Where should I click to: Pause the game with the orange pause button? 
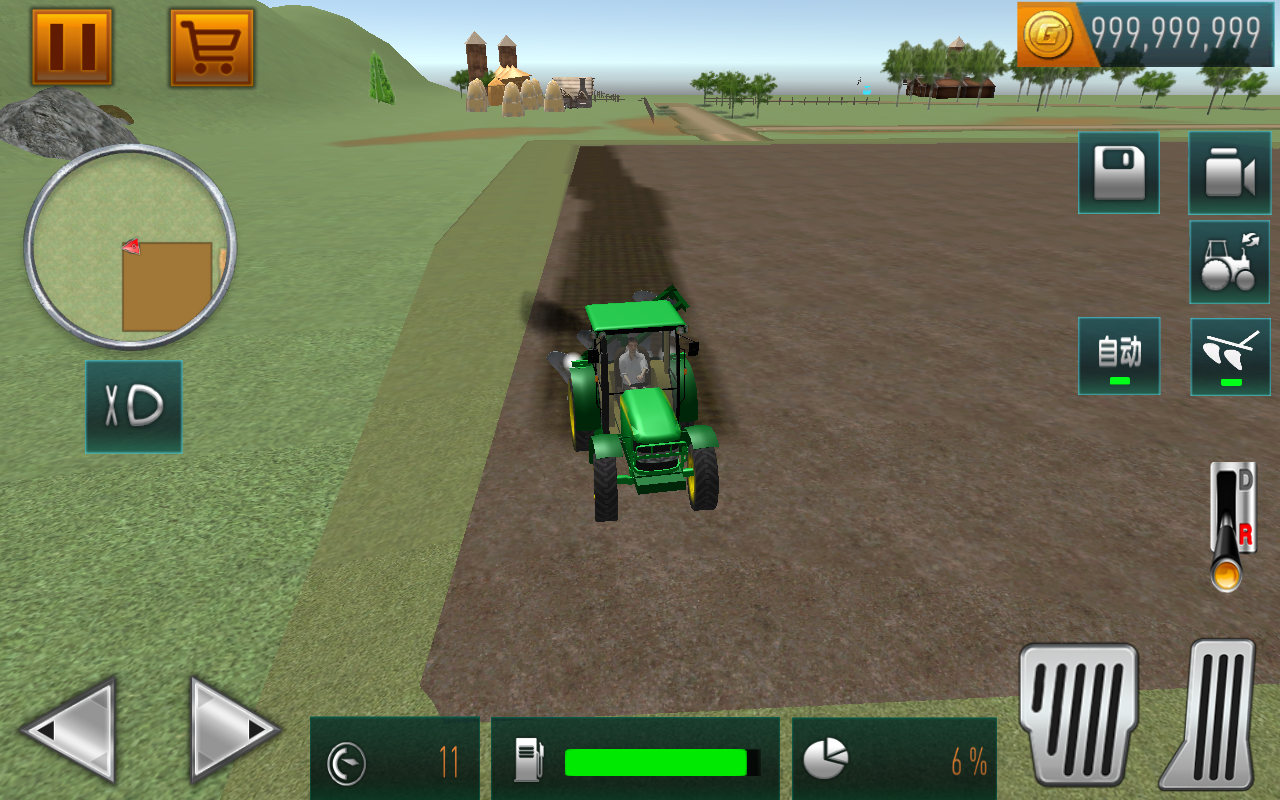point(72,47)
